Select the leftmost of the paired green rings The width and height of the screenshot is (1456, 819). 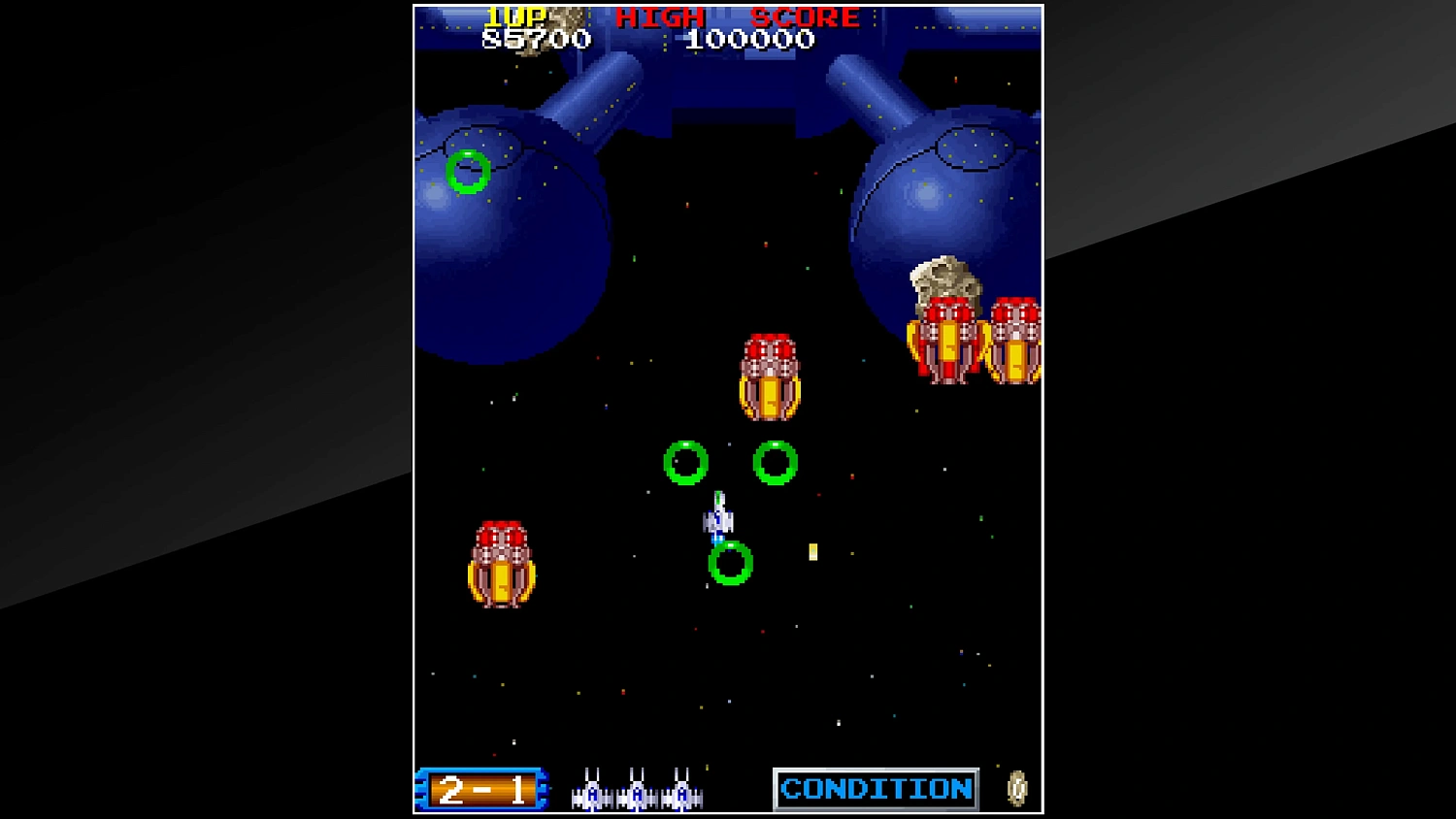pyautogui.click(x=686, y=464)
